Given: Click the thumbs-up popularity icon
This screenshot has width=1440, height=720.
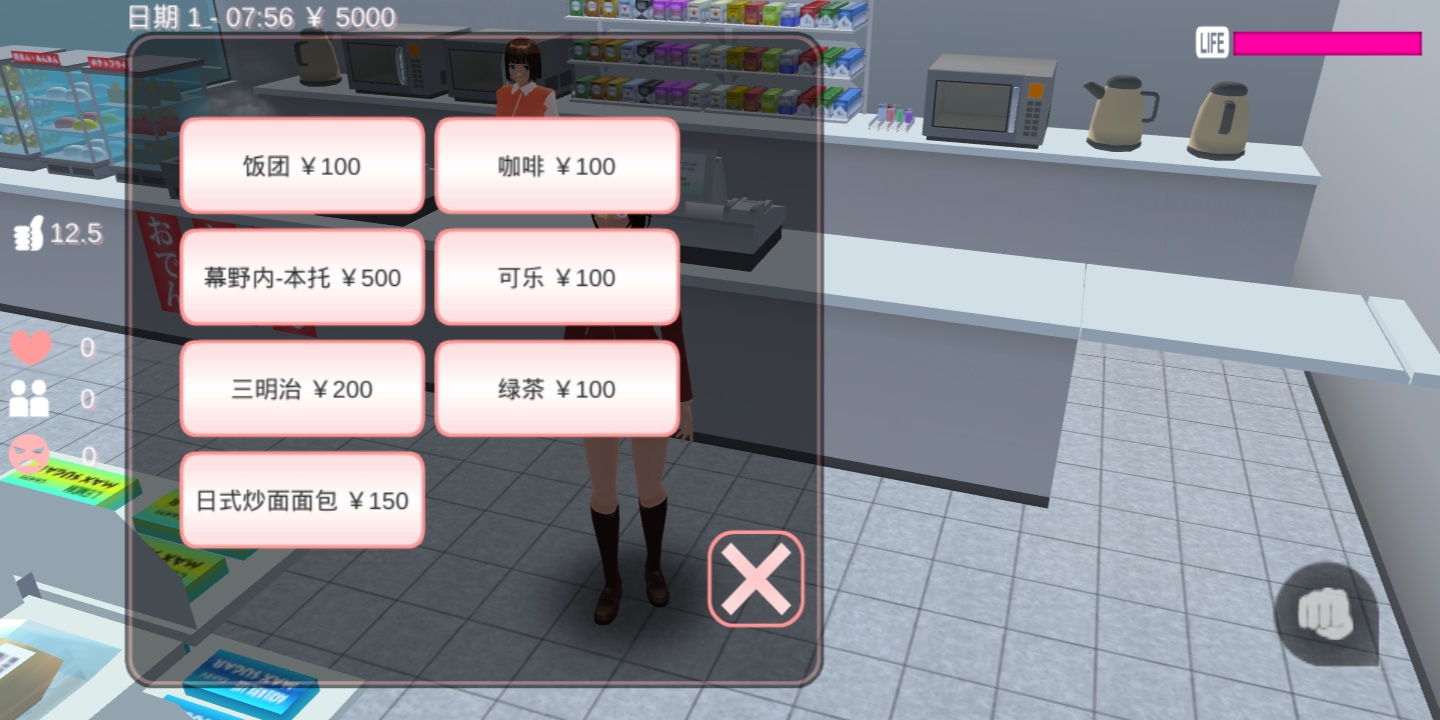Looking at the screenshot, I should pyautogui.click(x=29, y=232).
